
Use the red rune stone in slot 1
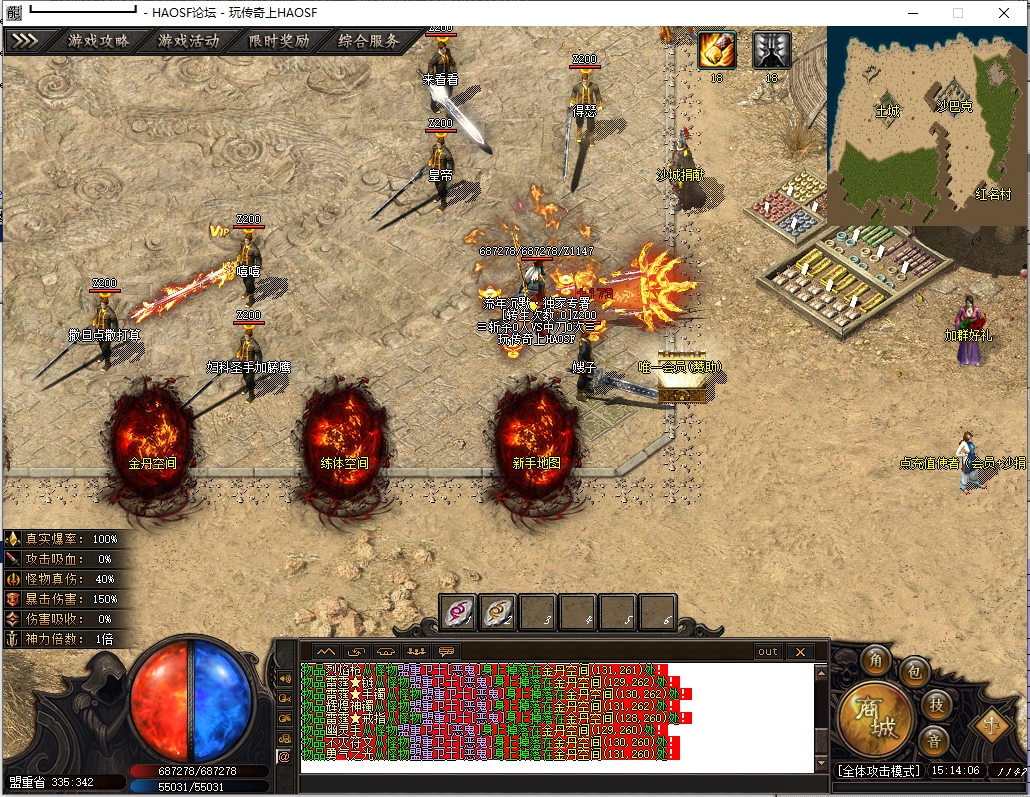coord(458,612)
